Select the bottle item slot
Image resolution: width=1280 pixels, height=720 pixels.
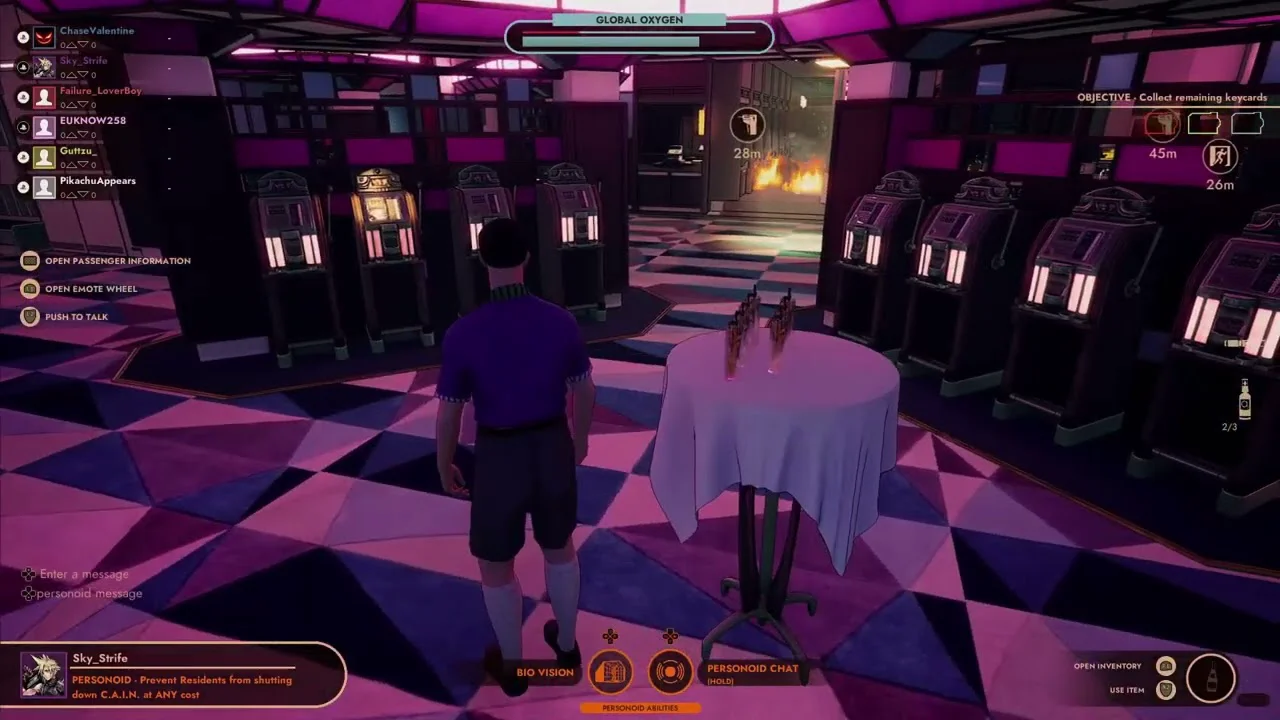[x=1211, y=677]
